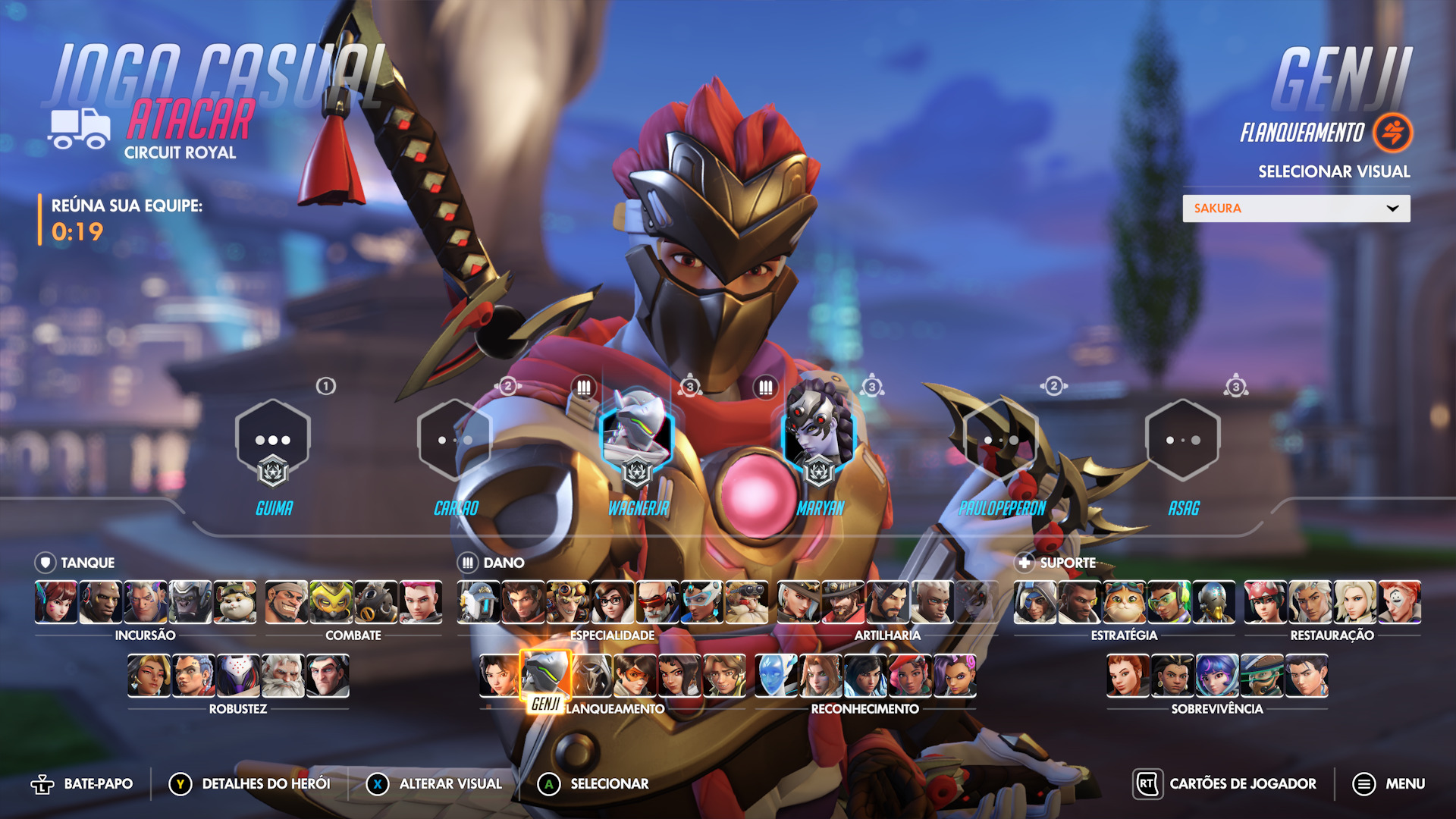
Task: Pick Reaper's white mask portrait
Action: tap(591, 676)
